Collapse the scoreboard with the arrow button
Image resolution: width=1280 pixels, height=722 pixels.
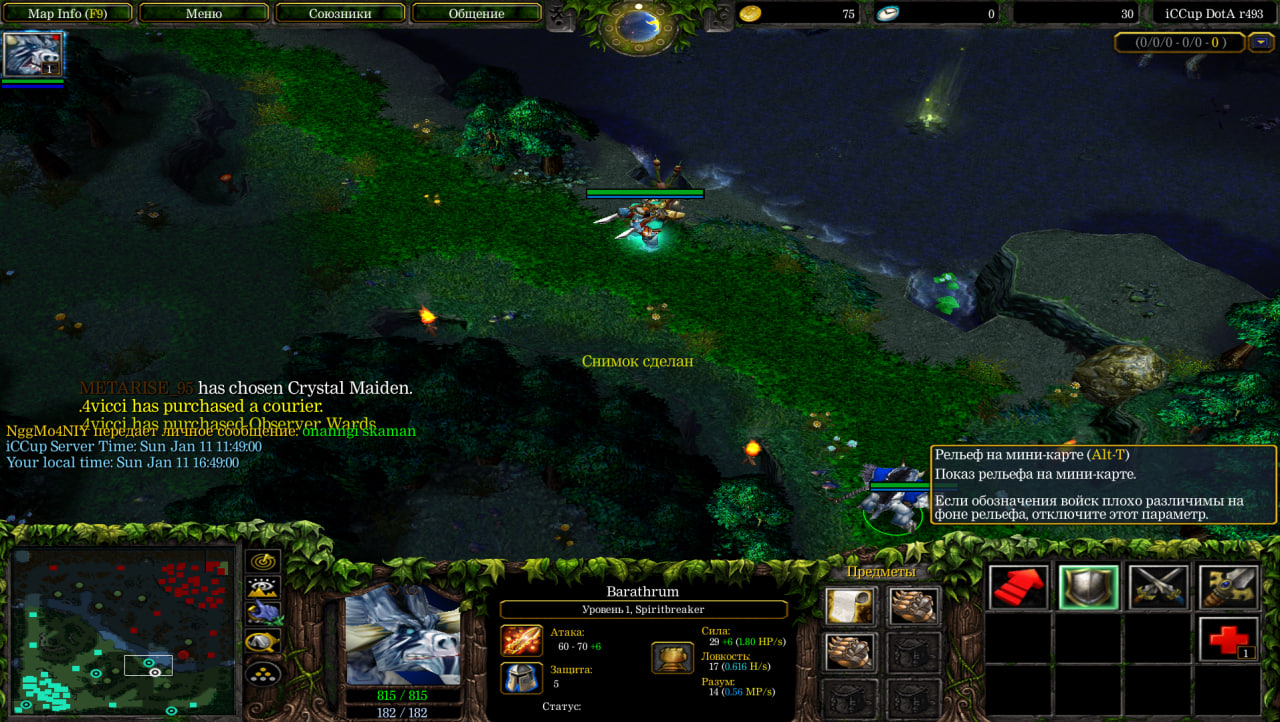pos(1262,42)
